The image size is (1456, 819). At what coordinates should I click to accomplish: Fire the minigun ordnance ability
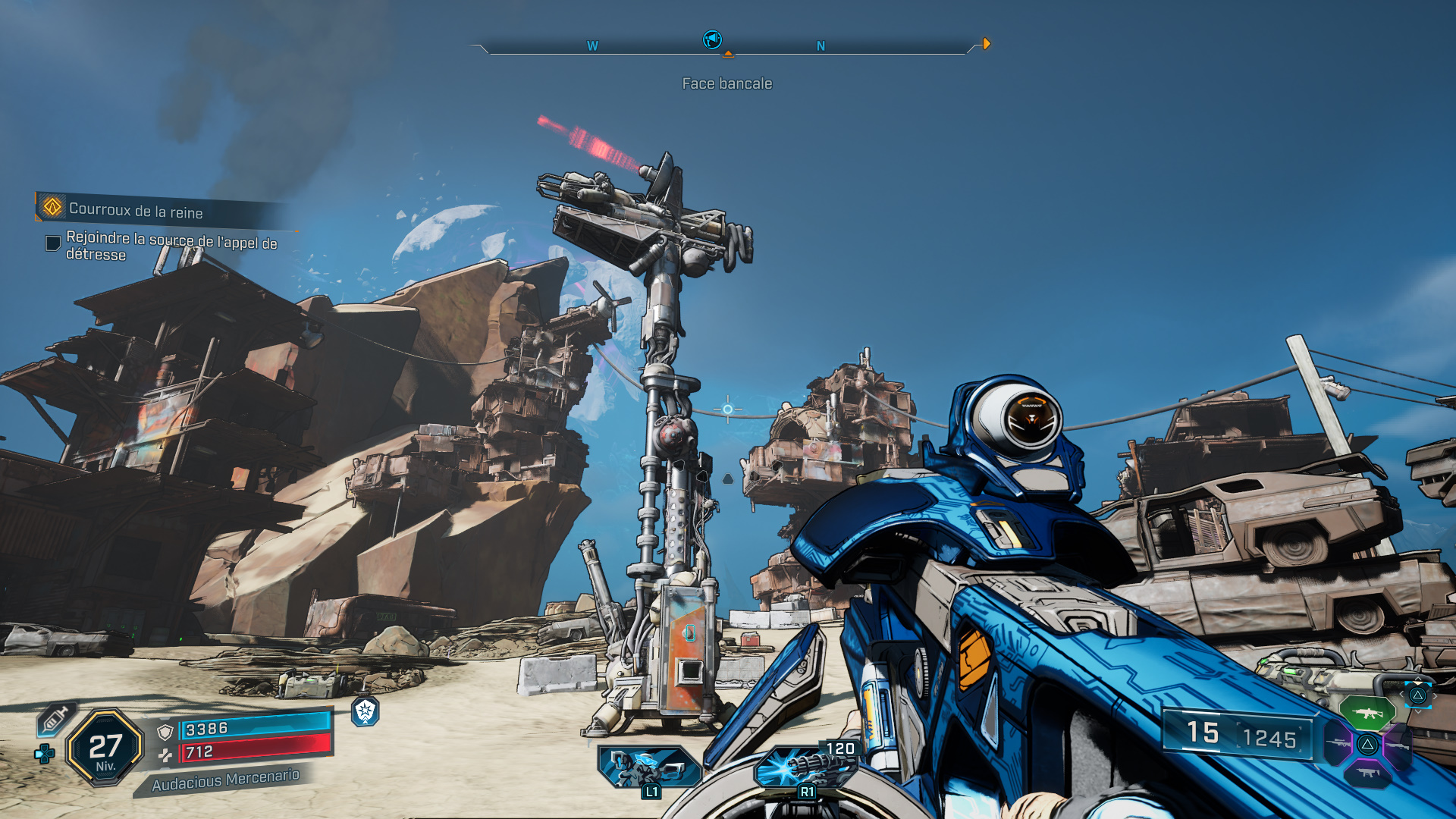805,766
